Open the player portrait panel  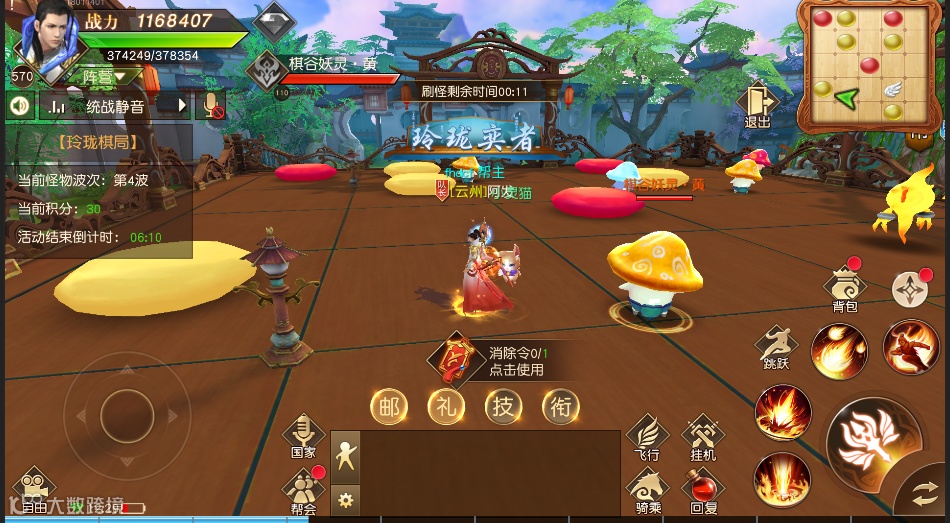point(46,41)
